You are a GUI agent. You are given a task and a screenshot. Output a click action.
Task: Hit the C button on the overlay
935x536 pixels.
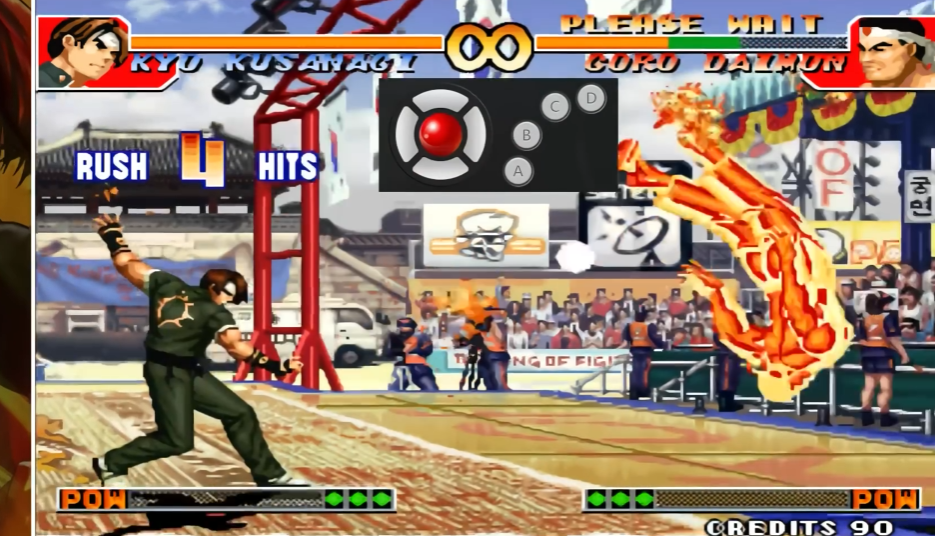click(555, 106)
